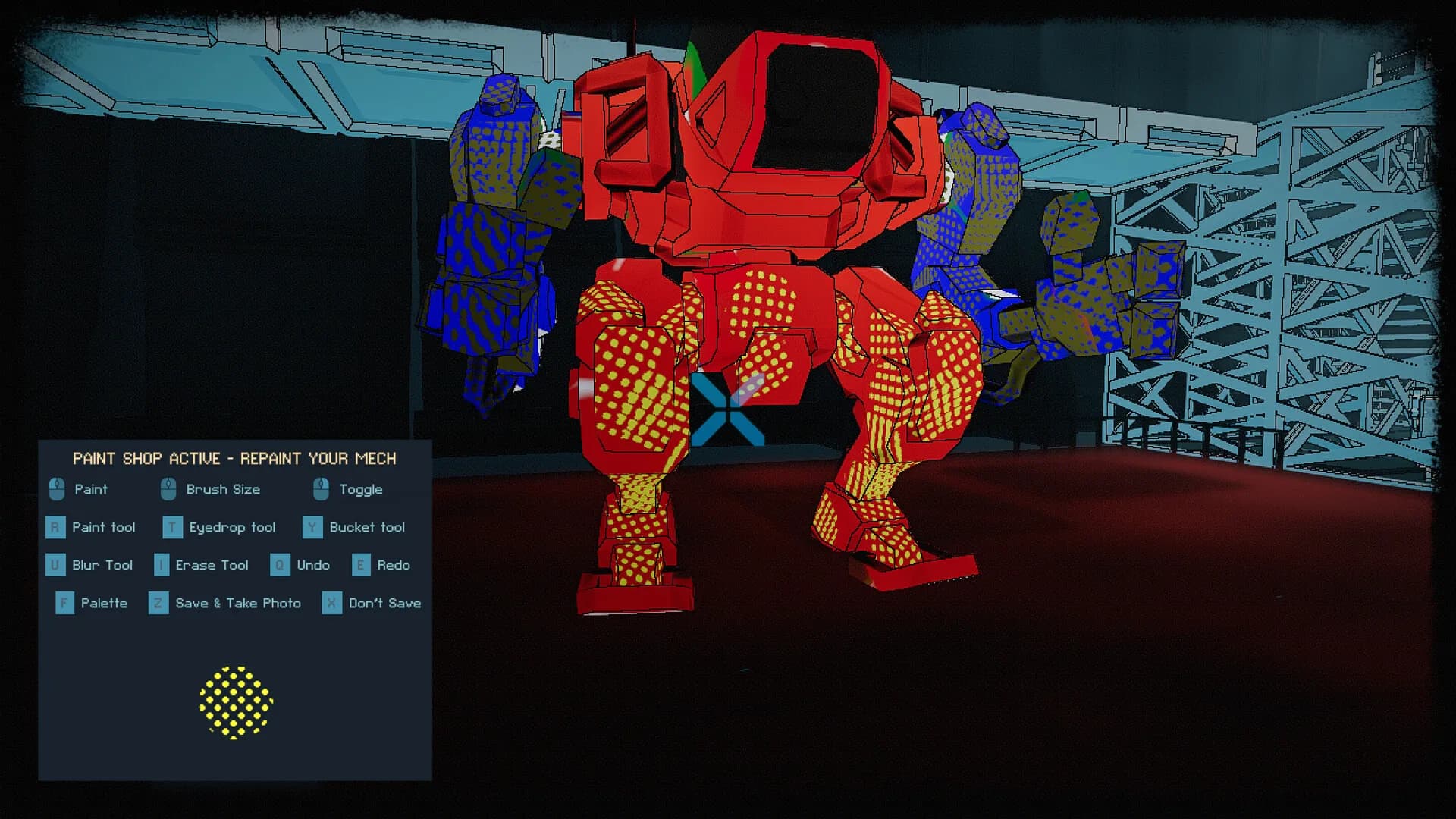The height and width of the screenshot is (819, 1456).
Task: Click the X key badge beside Don't Save
Action: pos(331,603)
